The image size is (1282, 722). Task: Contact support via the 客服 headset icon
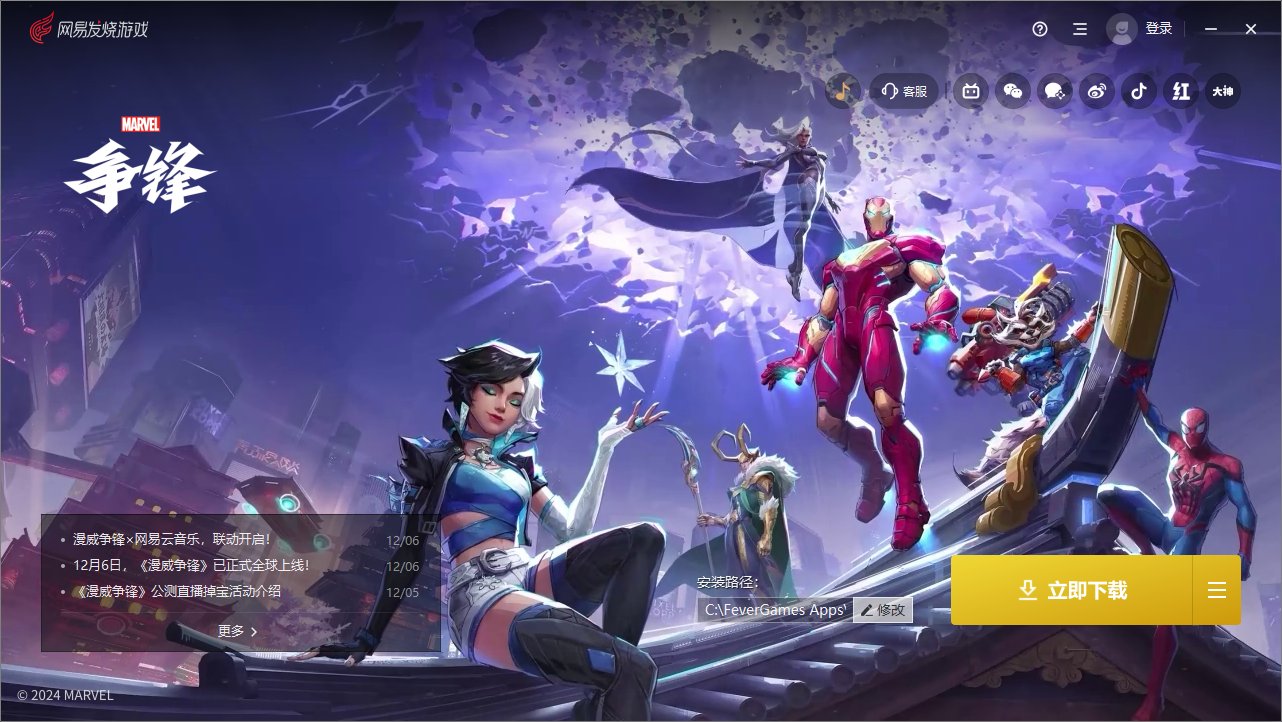tap(903, 91)
